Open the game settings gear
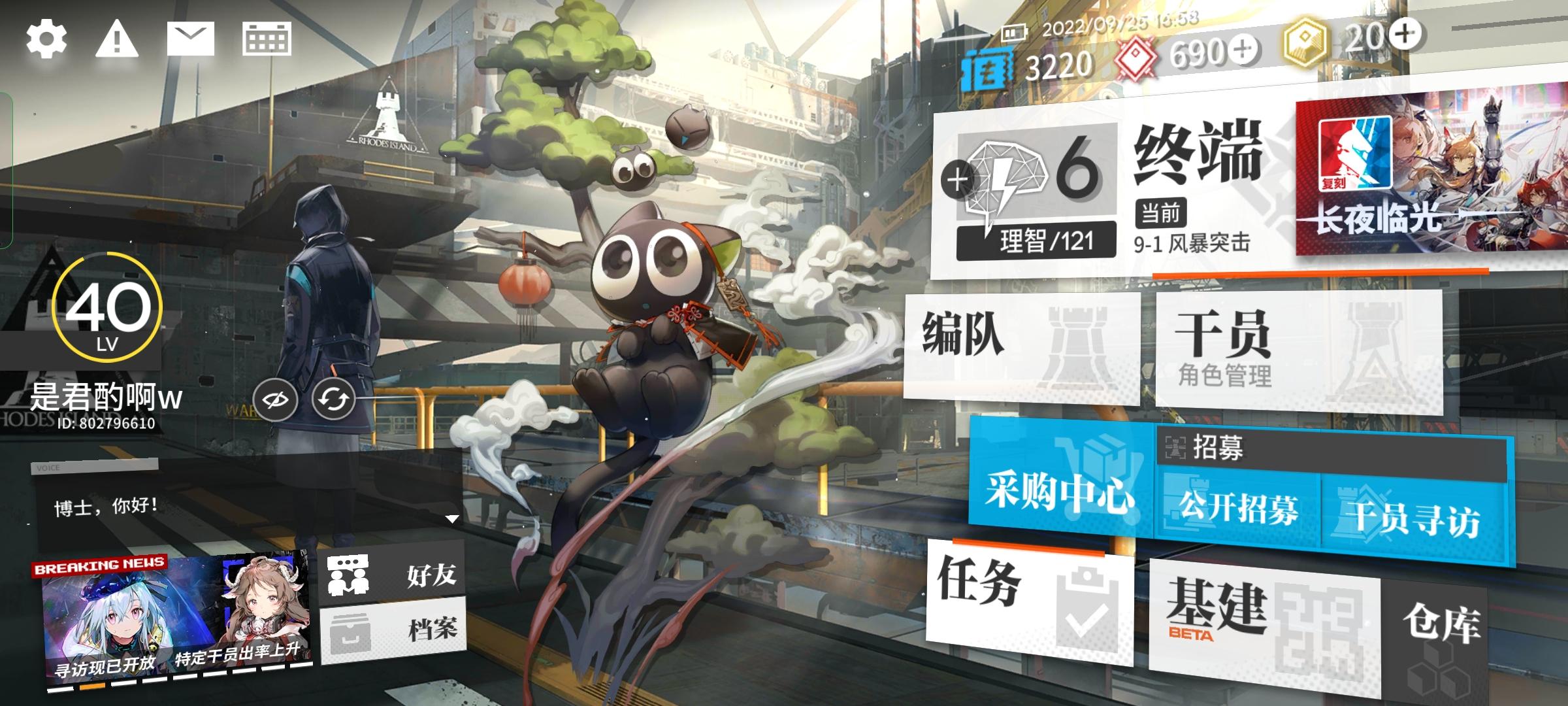The image size is (1568, 706). [46, 39]
